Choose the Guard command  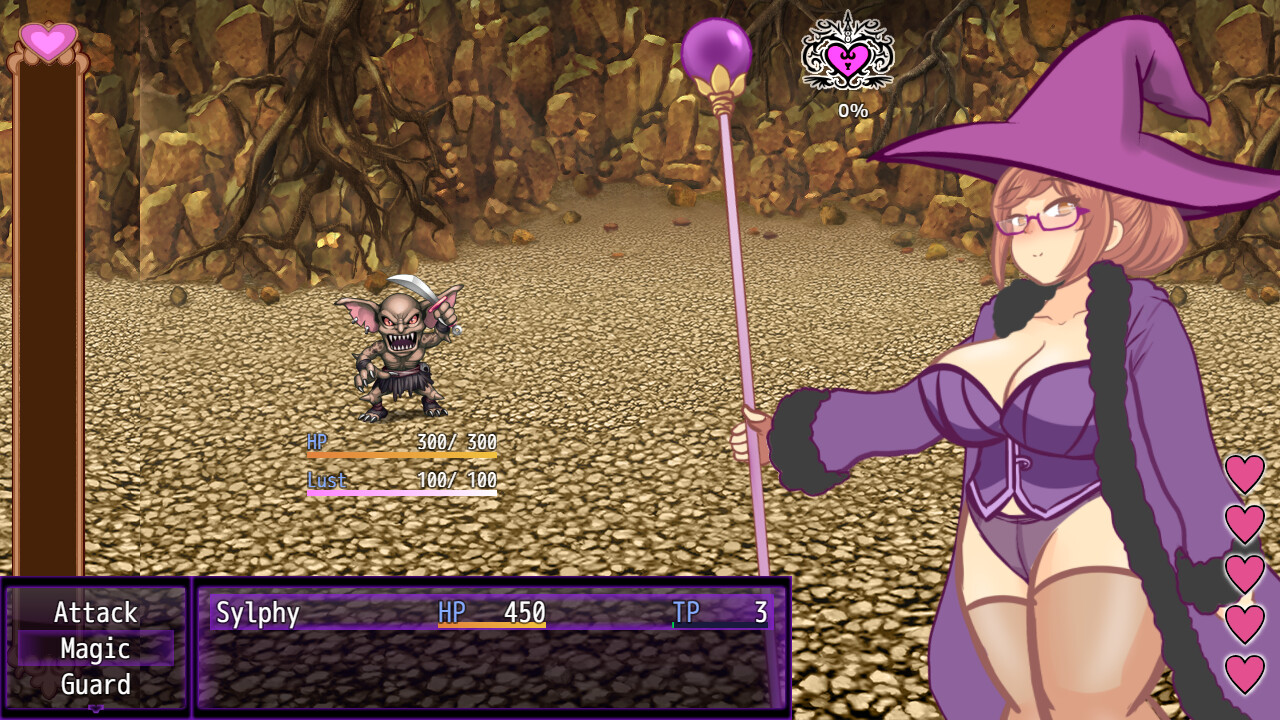95,686
